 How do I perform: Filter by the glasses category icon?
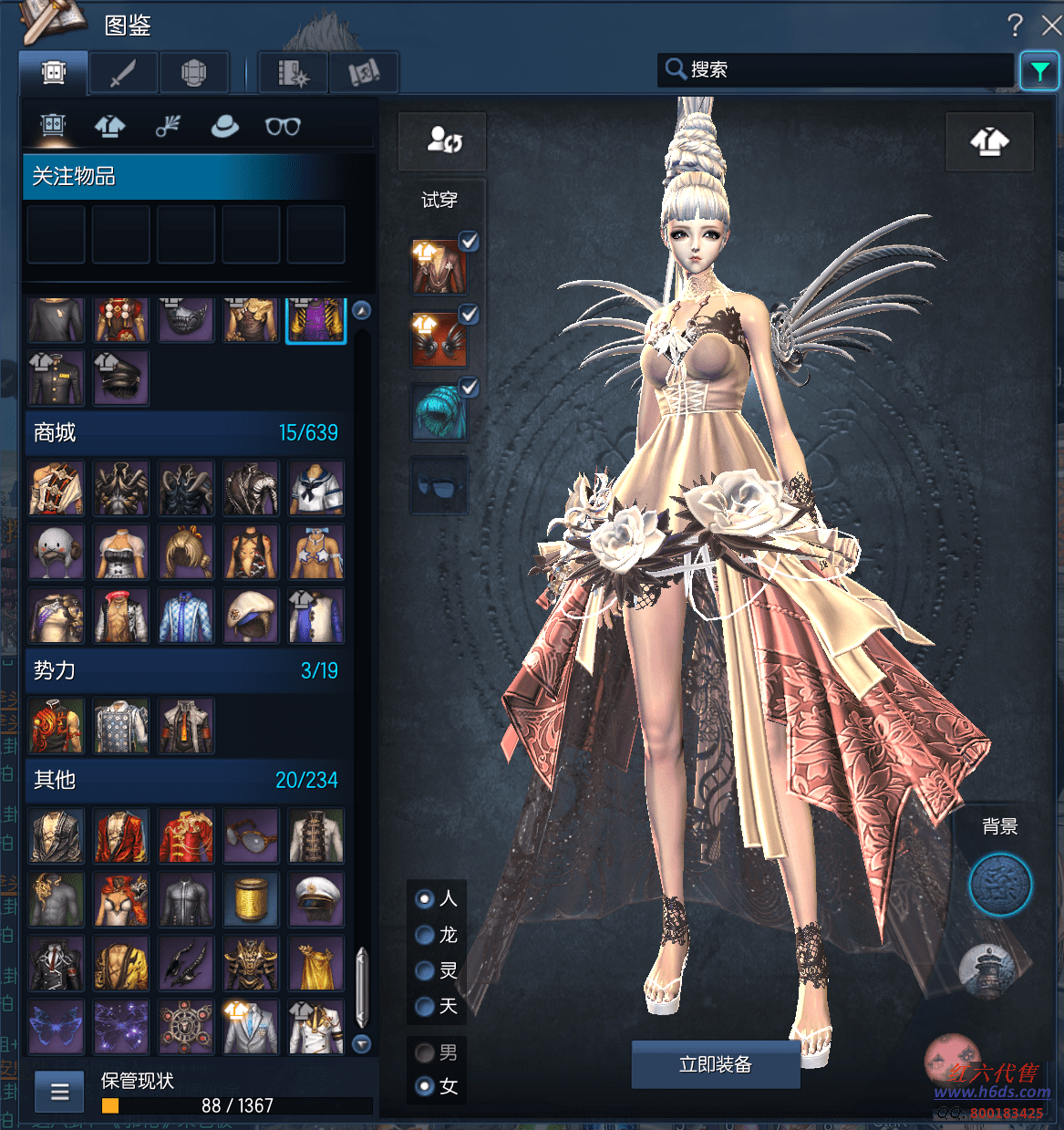tap(283, 126)
